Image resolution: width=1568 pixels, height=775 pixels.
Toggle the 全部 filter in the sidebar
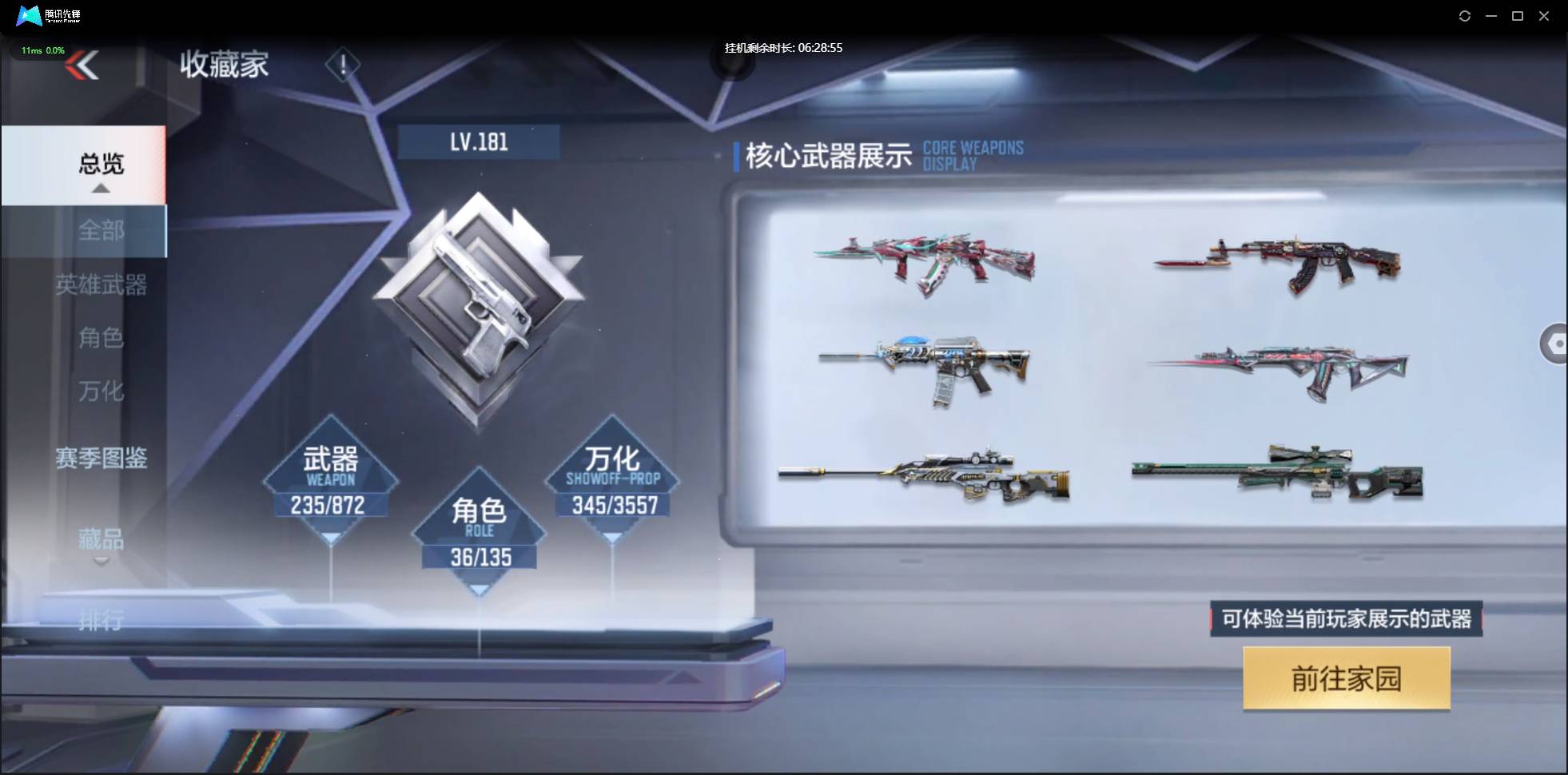pyautogui.click(x=101, y=231)
